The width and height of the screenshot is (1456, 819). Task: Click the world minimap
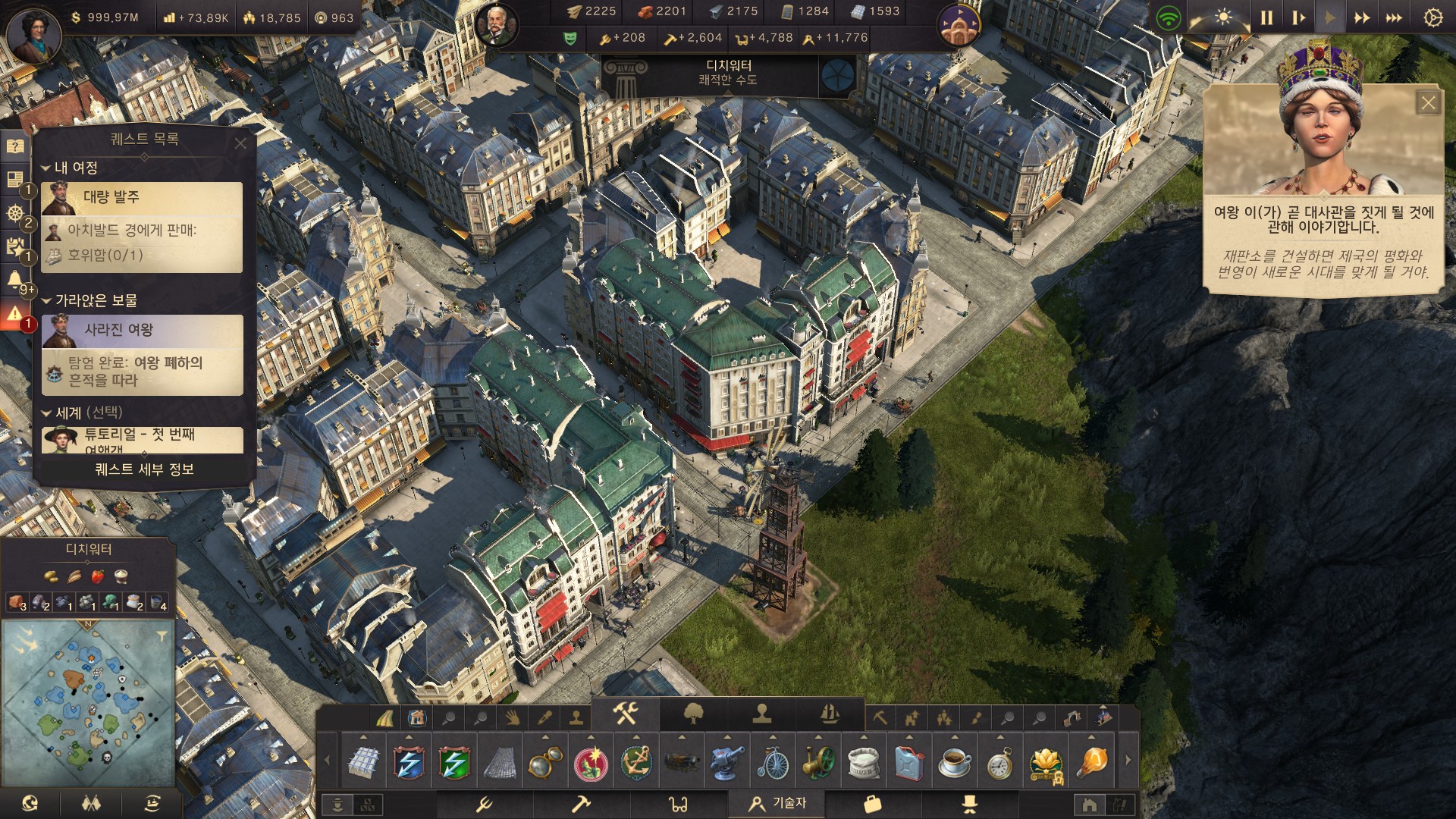88,703
